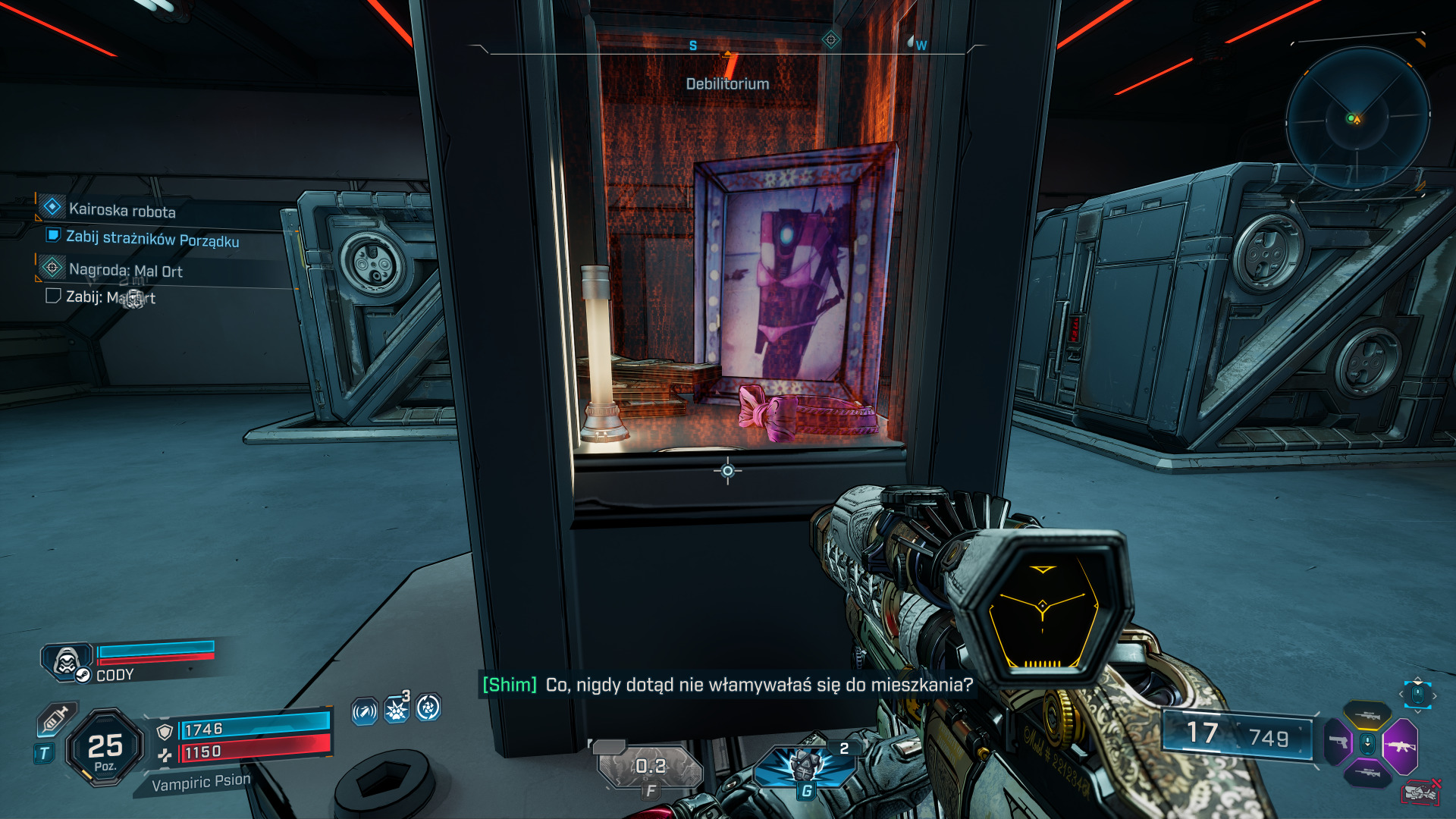Select the Kairoska robota quest entry
The height and width of the screenshot is (819, 1456).
coord(121,210)
